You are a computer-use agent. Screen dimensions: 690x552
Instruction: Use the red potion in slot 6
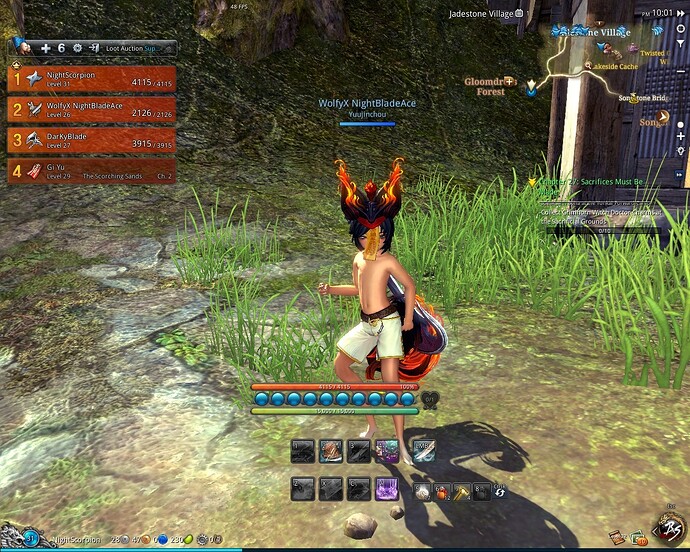pos(440,491)
